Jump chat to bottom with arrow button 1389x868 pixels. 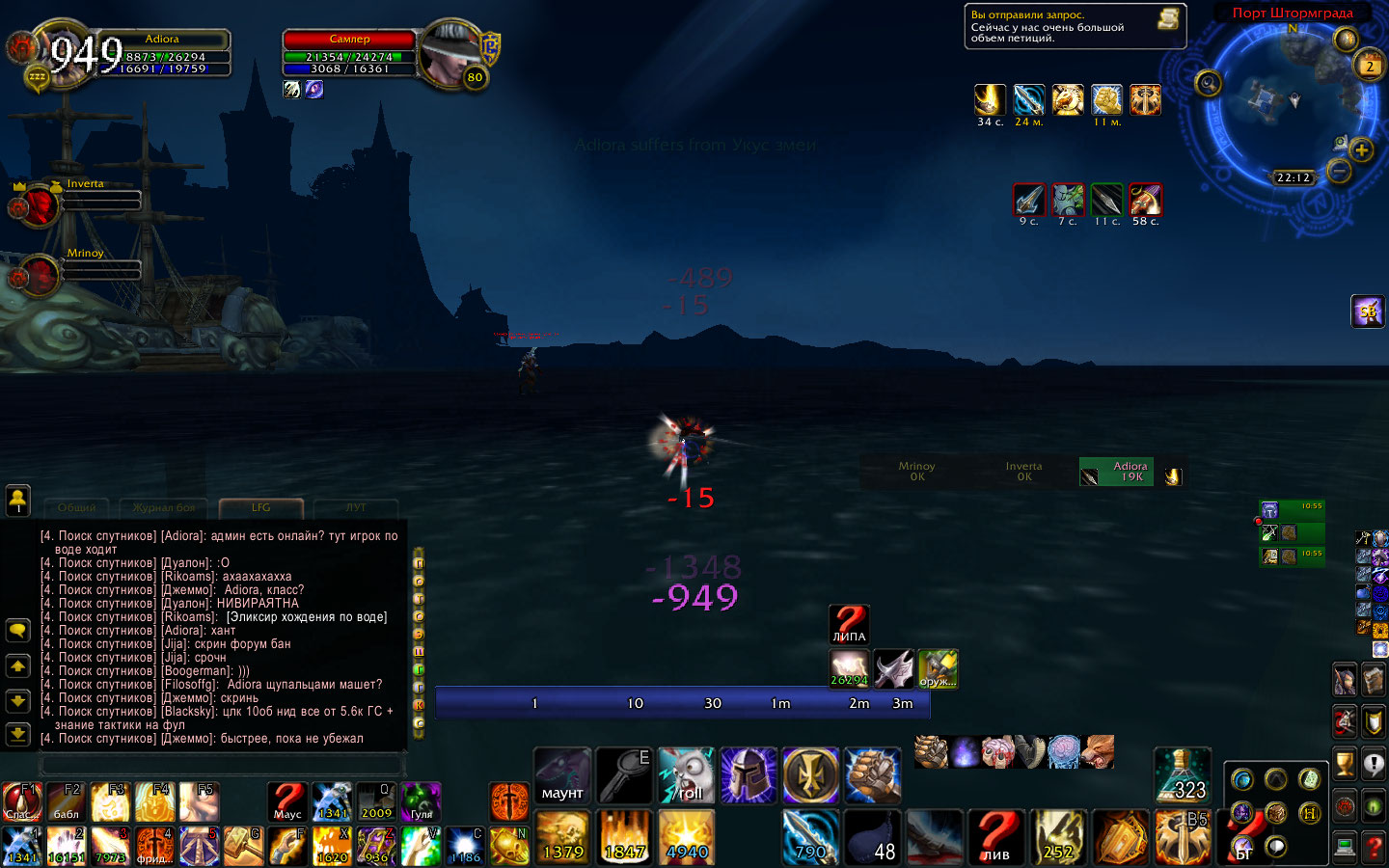(x=17, y=735)
